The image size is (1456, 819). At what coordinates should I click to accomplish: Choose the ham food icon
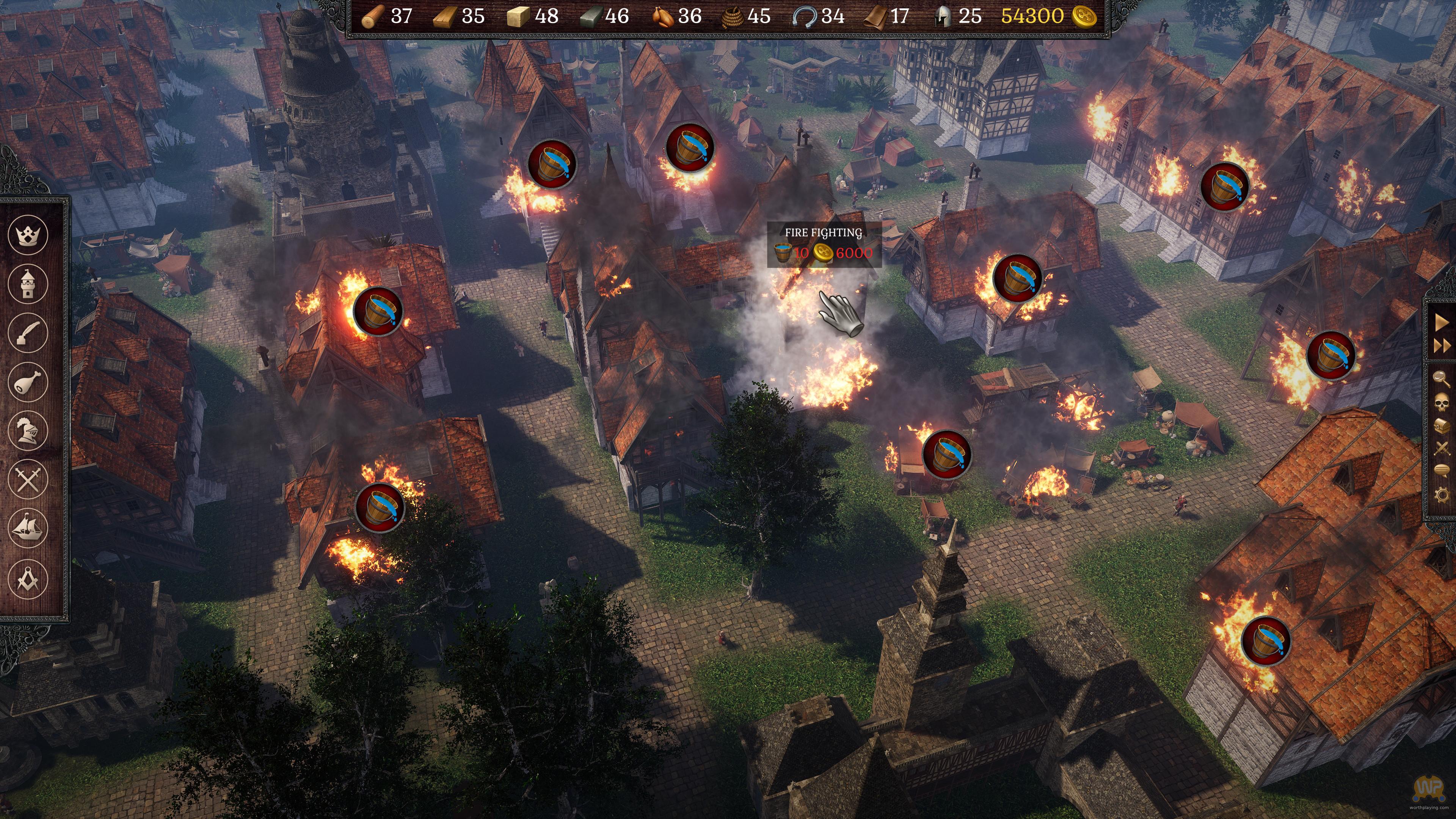pyautogui.click(x=28, y=382)
